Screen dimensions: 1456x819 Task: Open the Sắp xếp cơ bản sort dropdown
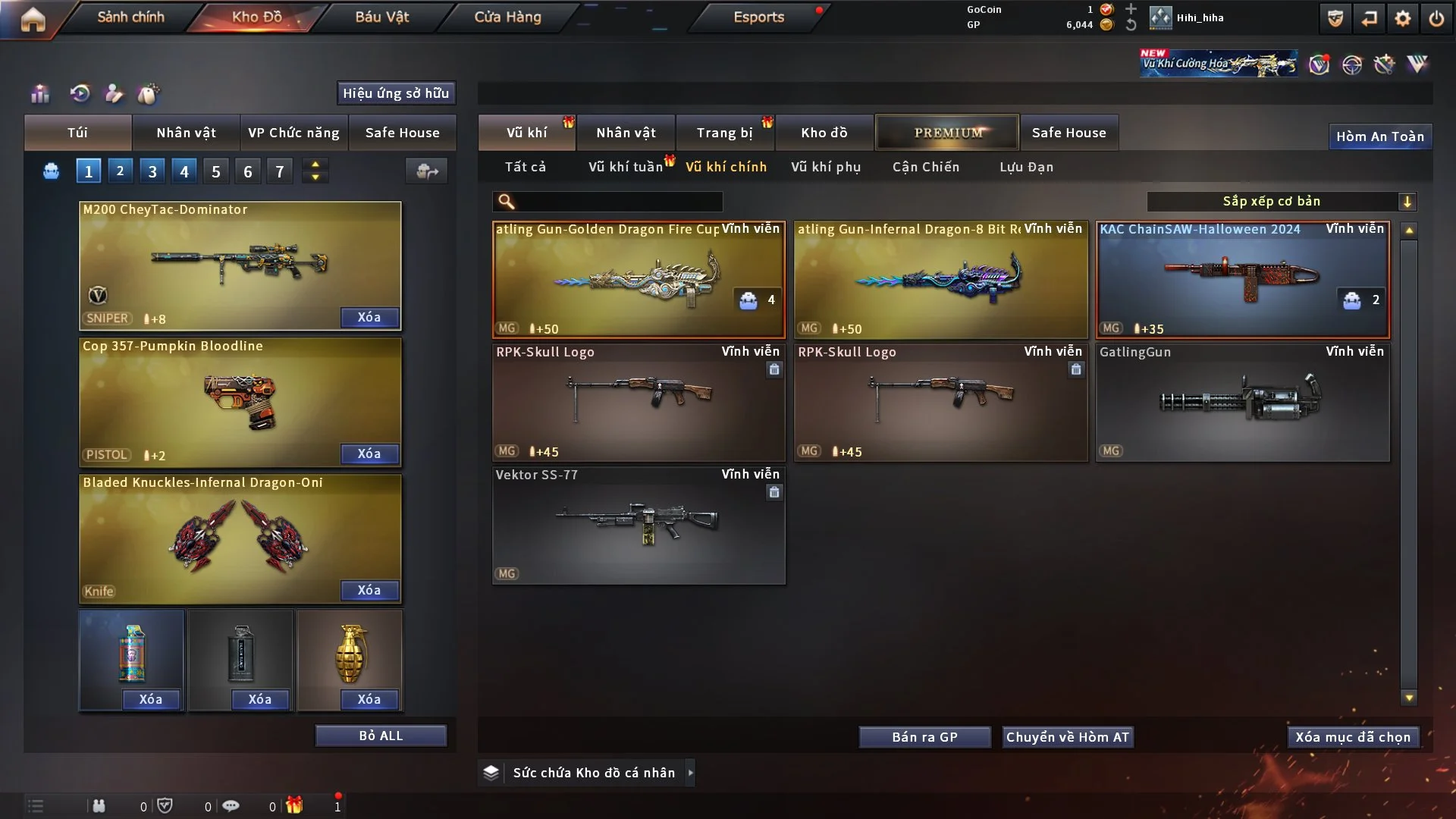coord(1281,201)
